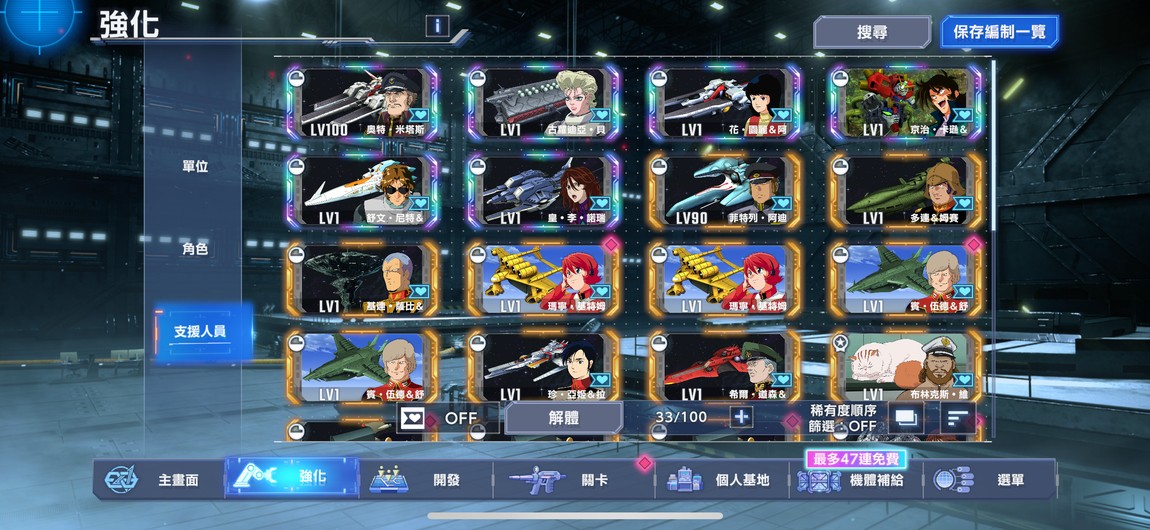
Task: Switch to the 單位 units tab
Action: [x=195, y=166]
